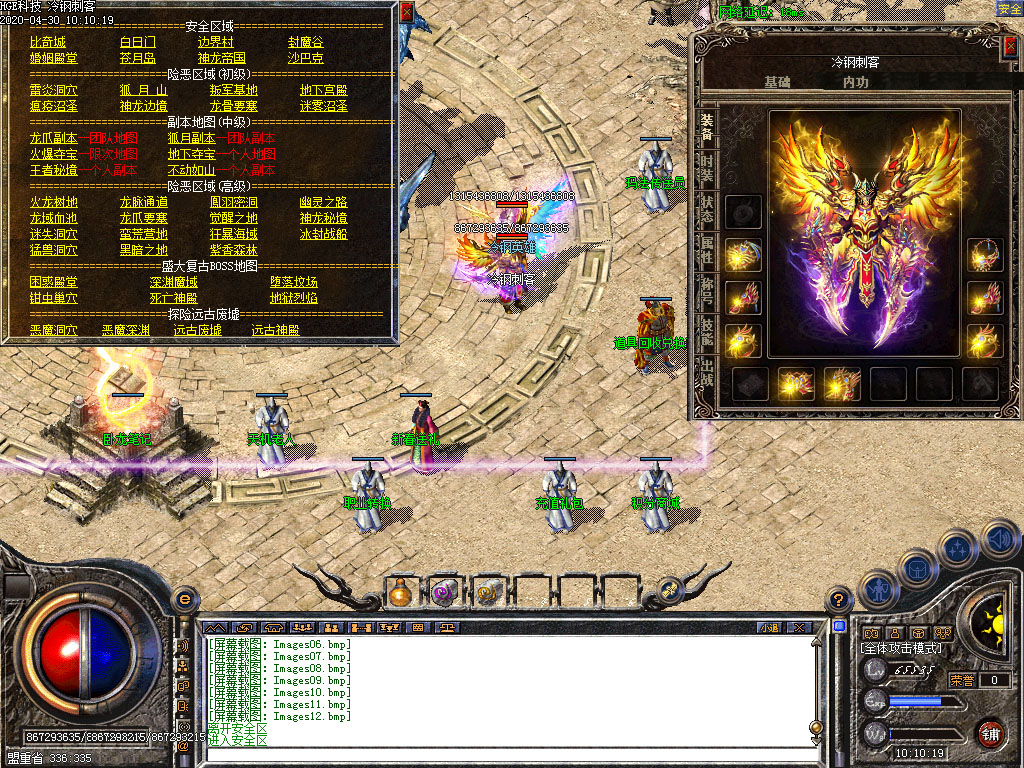Select the golden necklace equipment slot

pyautogui.click(x=985, y=255)
